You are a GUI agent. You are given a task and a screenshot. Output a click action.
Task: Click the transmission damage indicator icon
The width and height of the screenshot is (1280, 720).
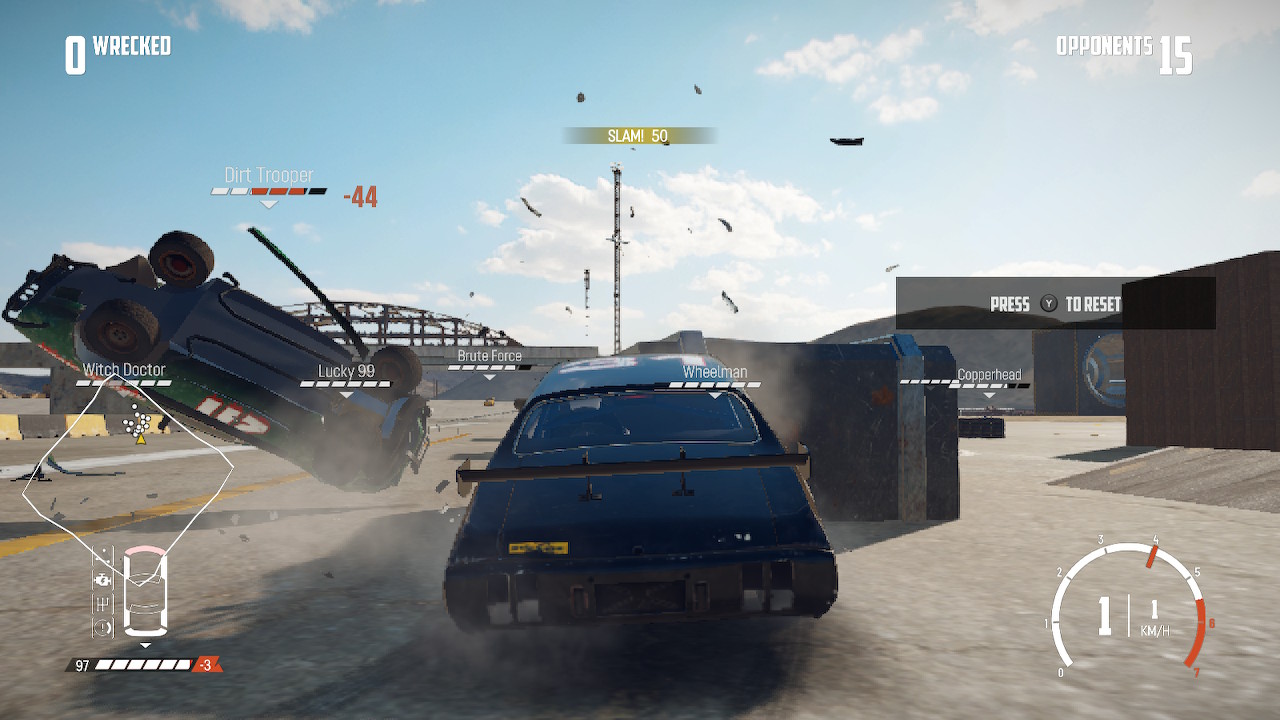click(x=102, y=603)
